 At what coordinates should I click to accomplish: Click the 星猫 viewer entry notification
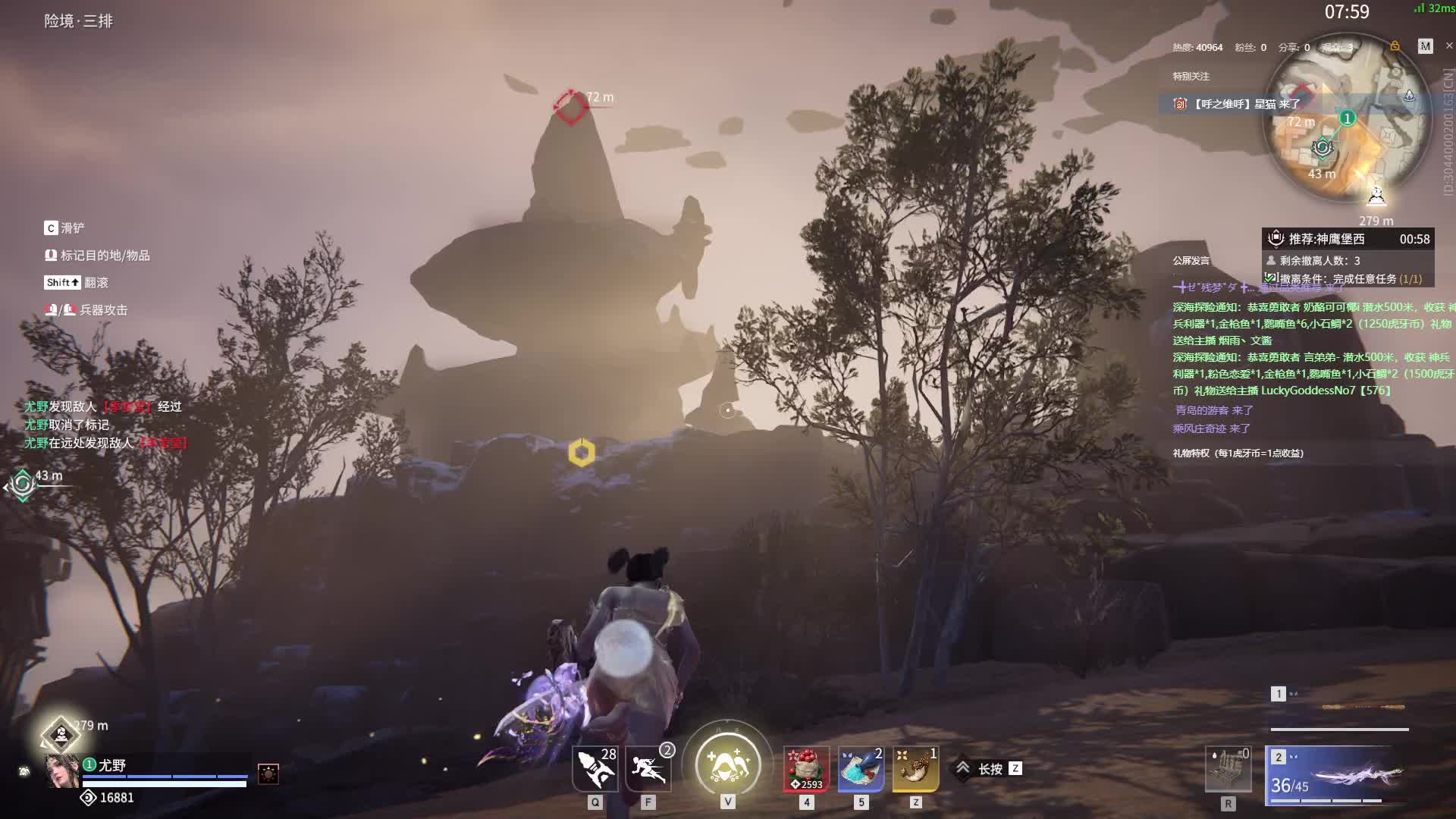[1244, 104]
